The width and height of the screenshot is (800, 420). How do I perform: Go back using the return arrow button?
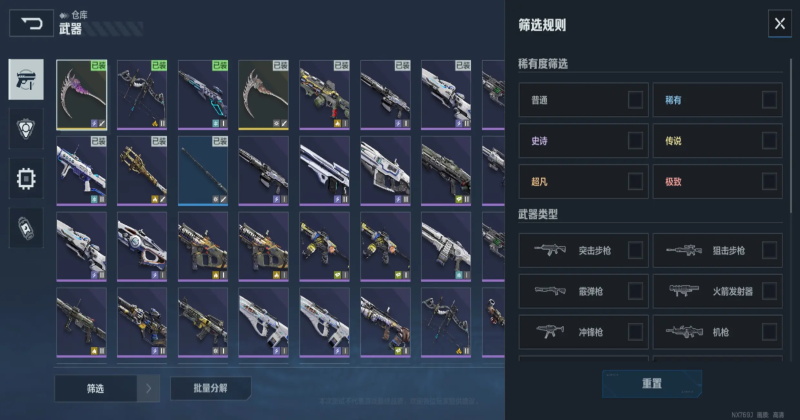32,23
